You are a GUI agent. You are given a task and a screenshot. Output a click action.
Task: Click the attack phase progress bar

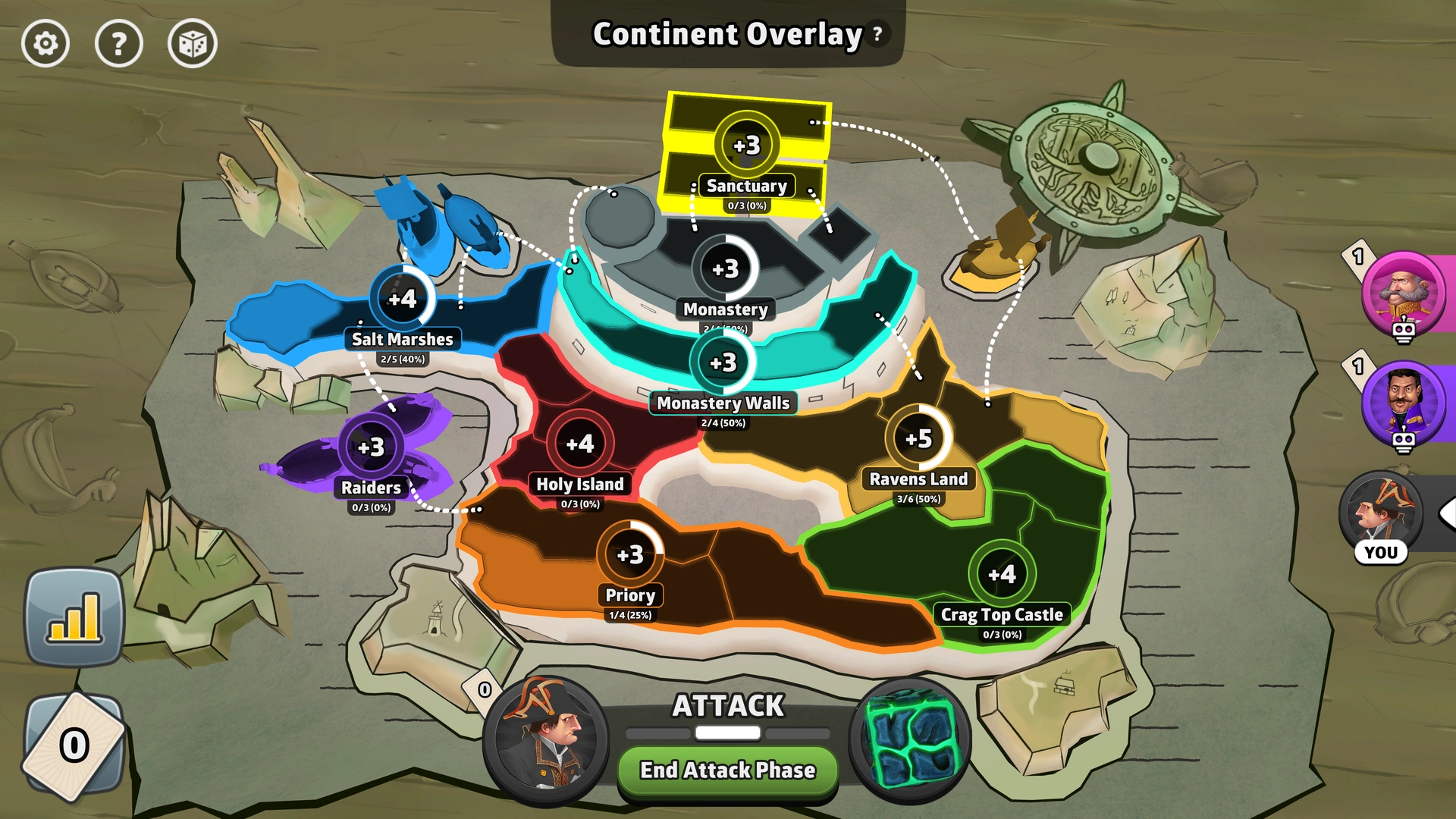point(727,732)
